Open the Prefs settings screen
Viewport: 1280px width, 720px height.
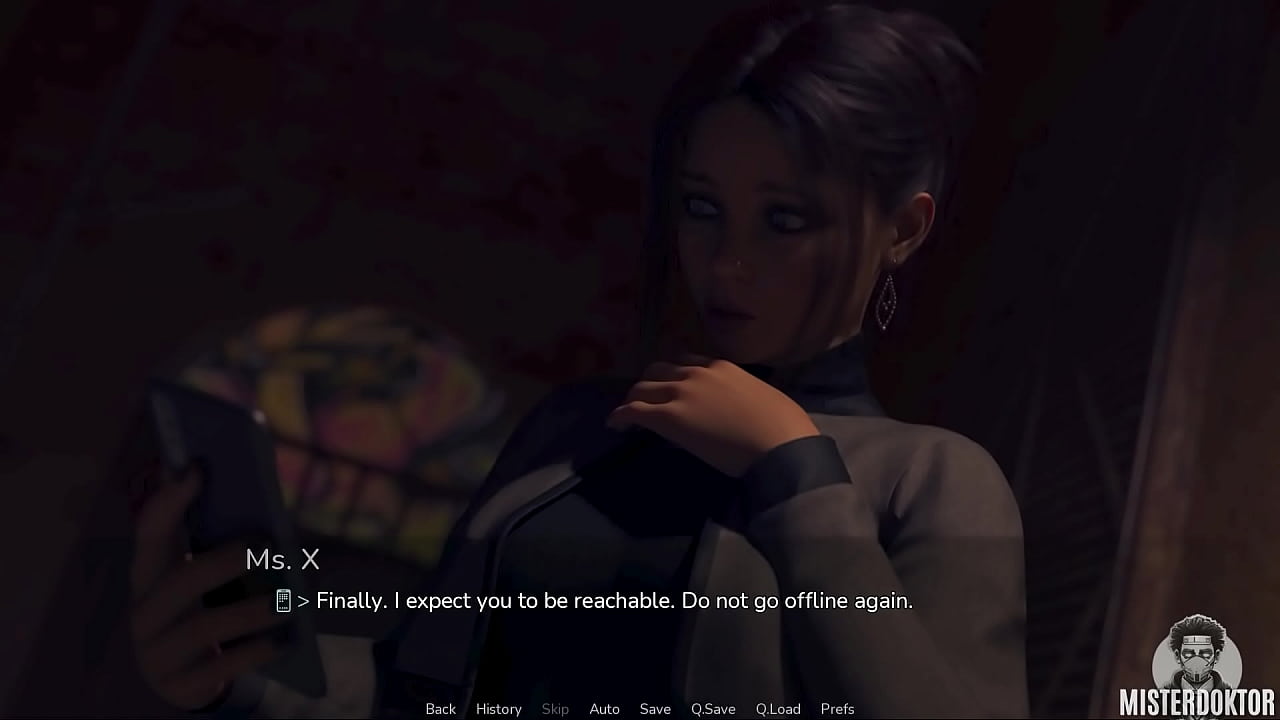[x=837, y=709]
